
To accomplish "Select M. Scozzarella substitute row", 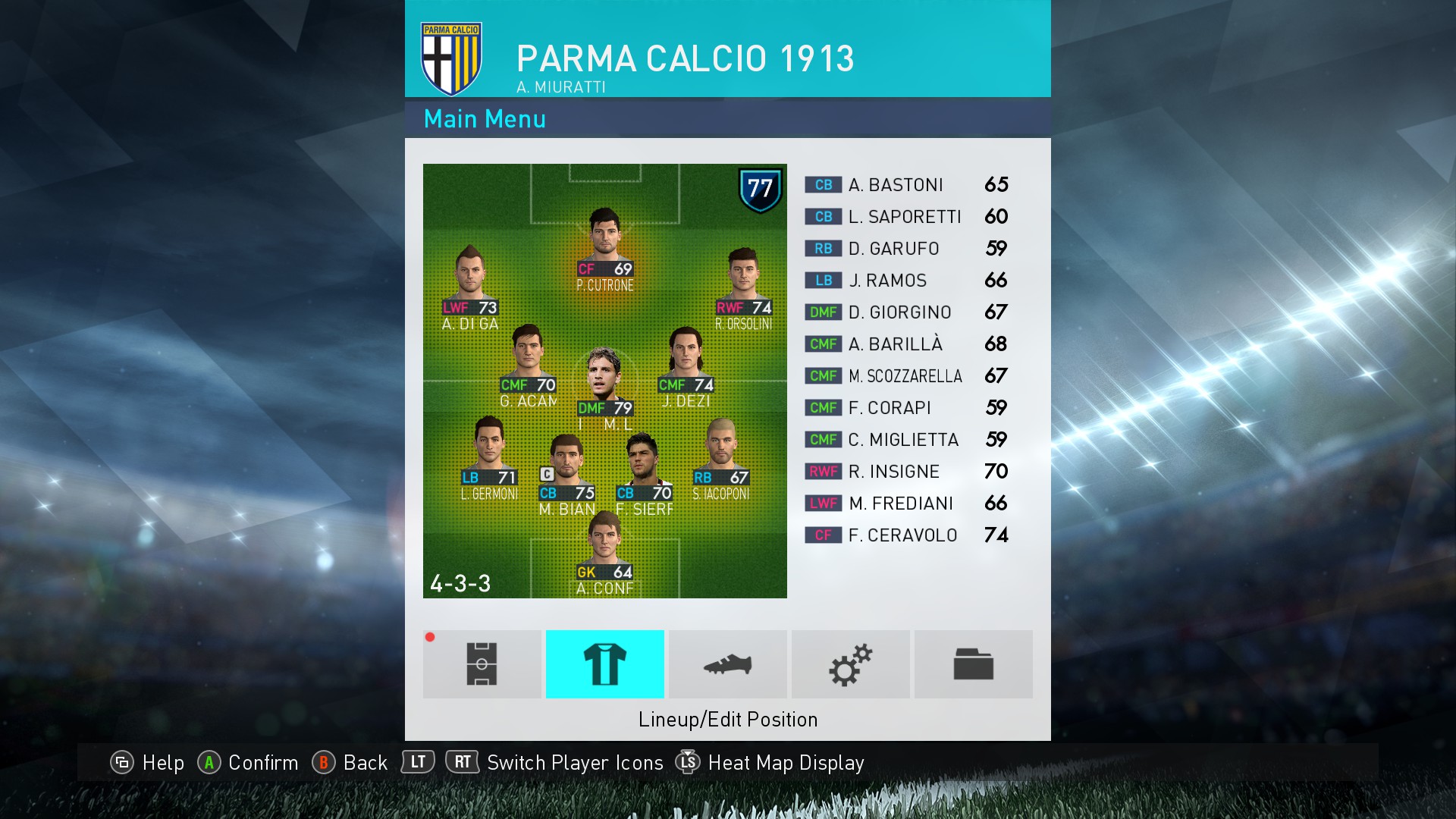I will [906, 376].
